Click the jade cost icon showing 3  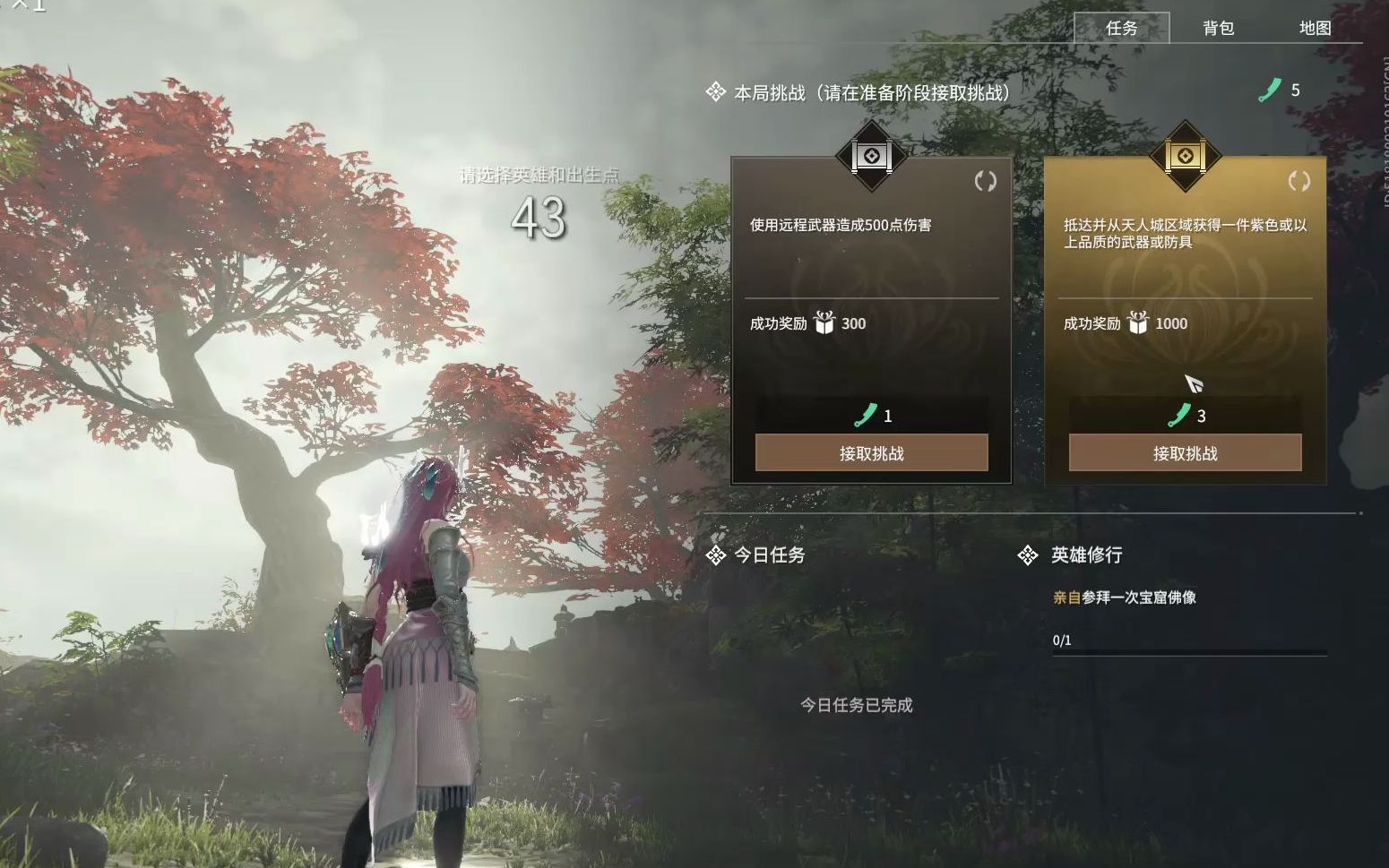tap(1178, 415)
